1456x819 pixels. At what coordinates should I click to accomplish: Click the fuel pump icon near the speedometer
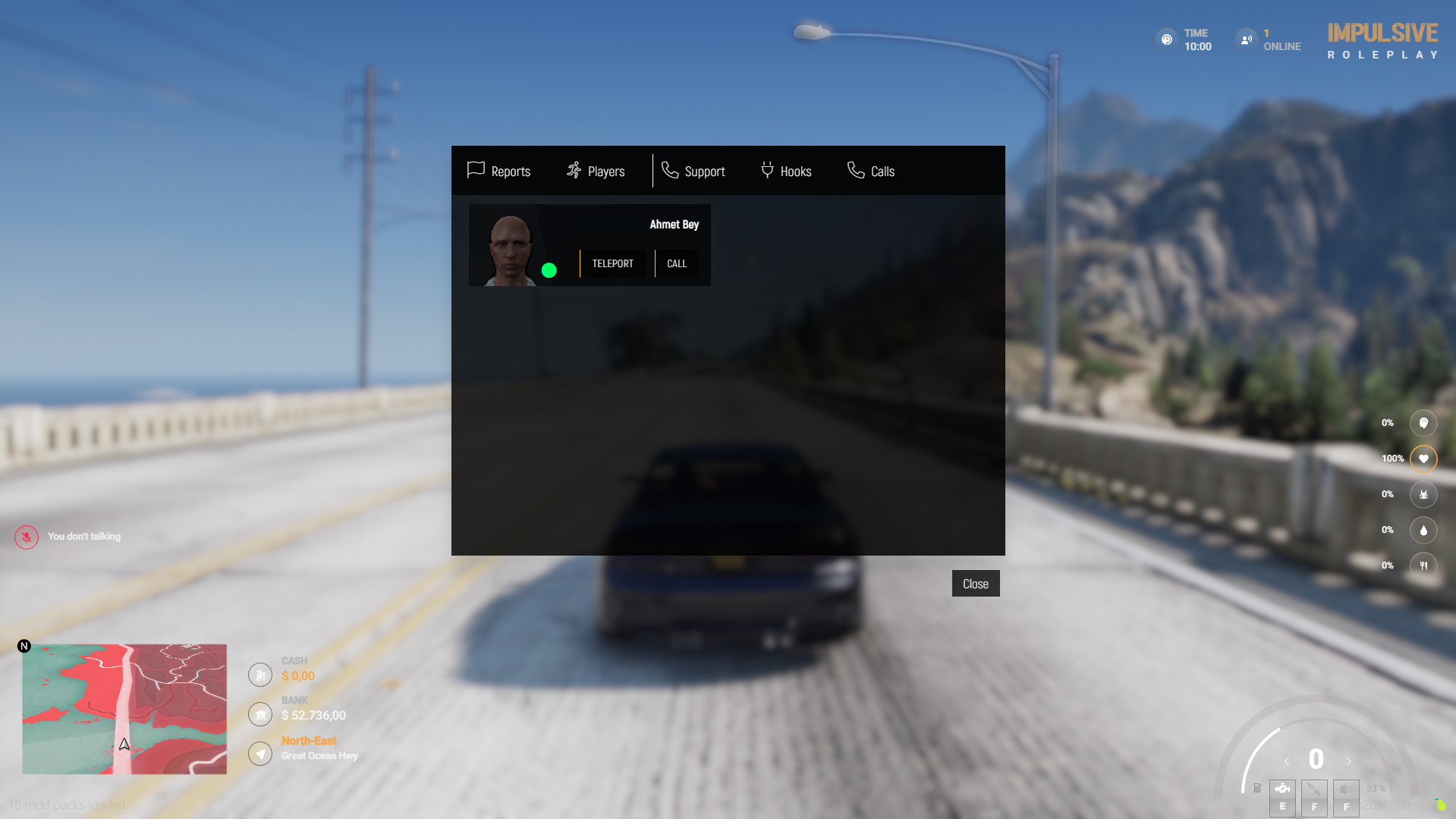coord(1256,789)
